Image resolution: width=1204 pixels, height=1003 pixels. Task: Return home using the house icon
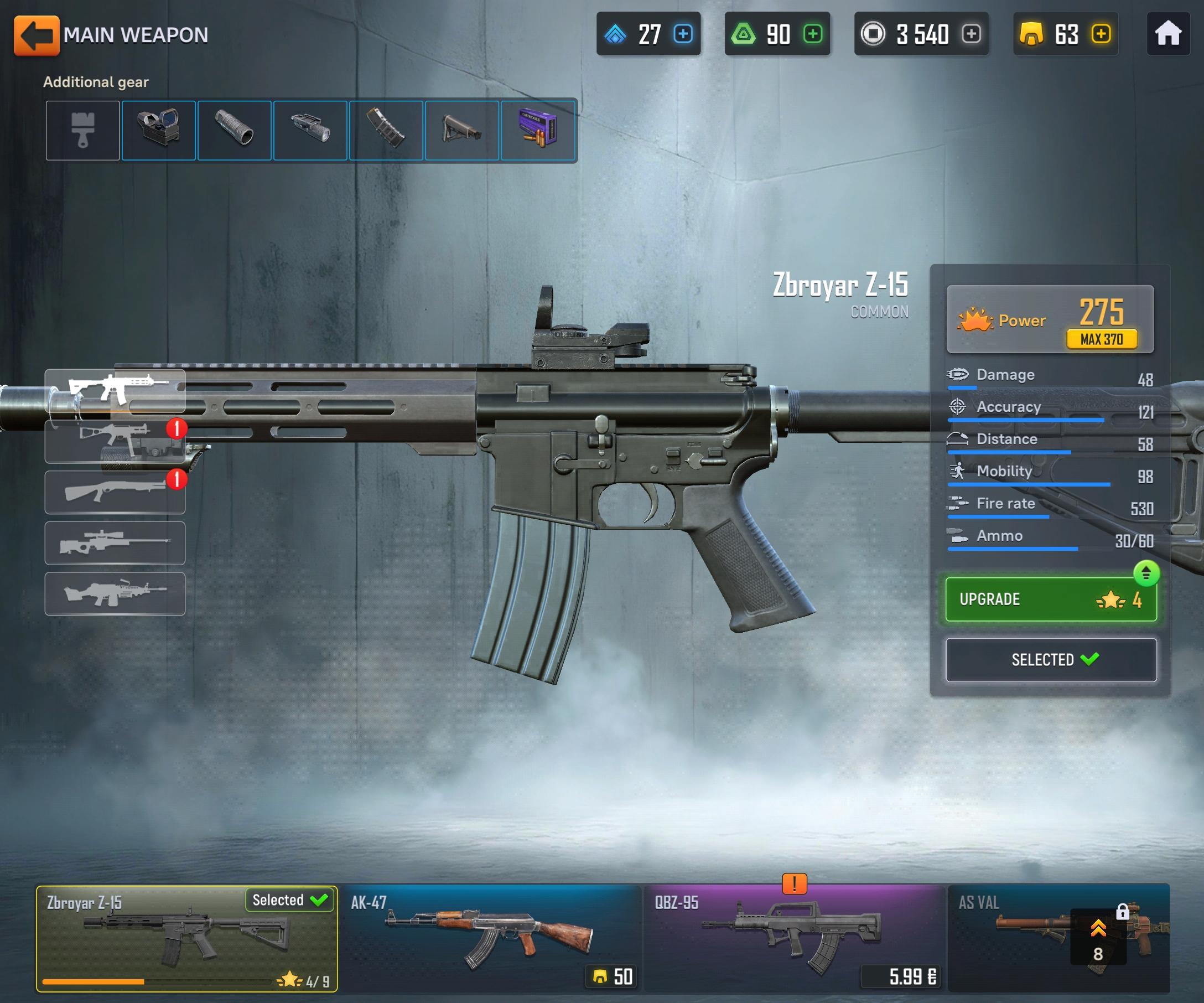tap(1168, 34)
